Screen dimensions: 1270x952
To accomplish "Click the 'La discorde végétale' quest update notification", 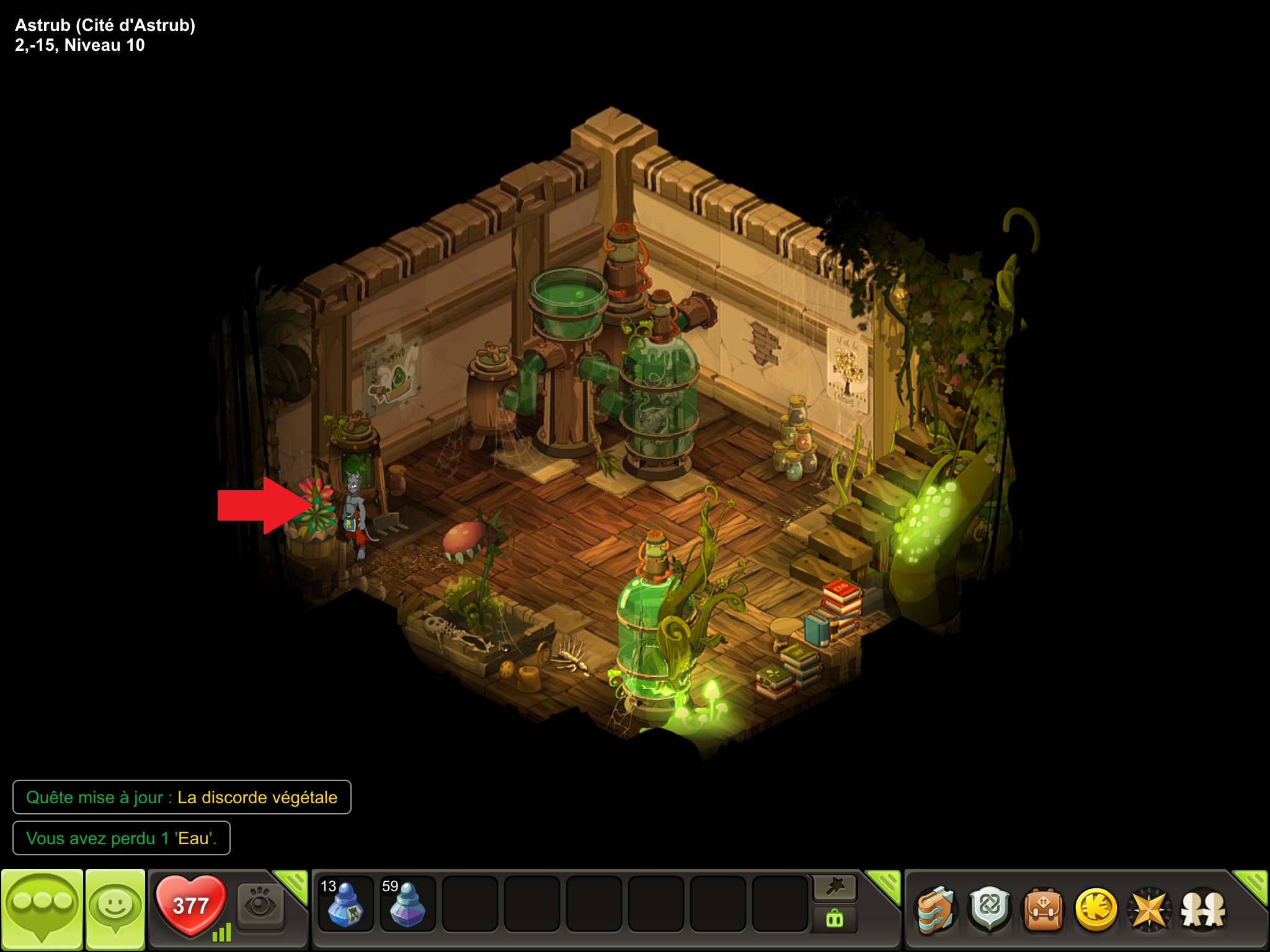I will (182, 797).
